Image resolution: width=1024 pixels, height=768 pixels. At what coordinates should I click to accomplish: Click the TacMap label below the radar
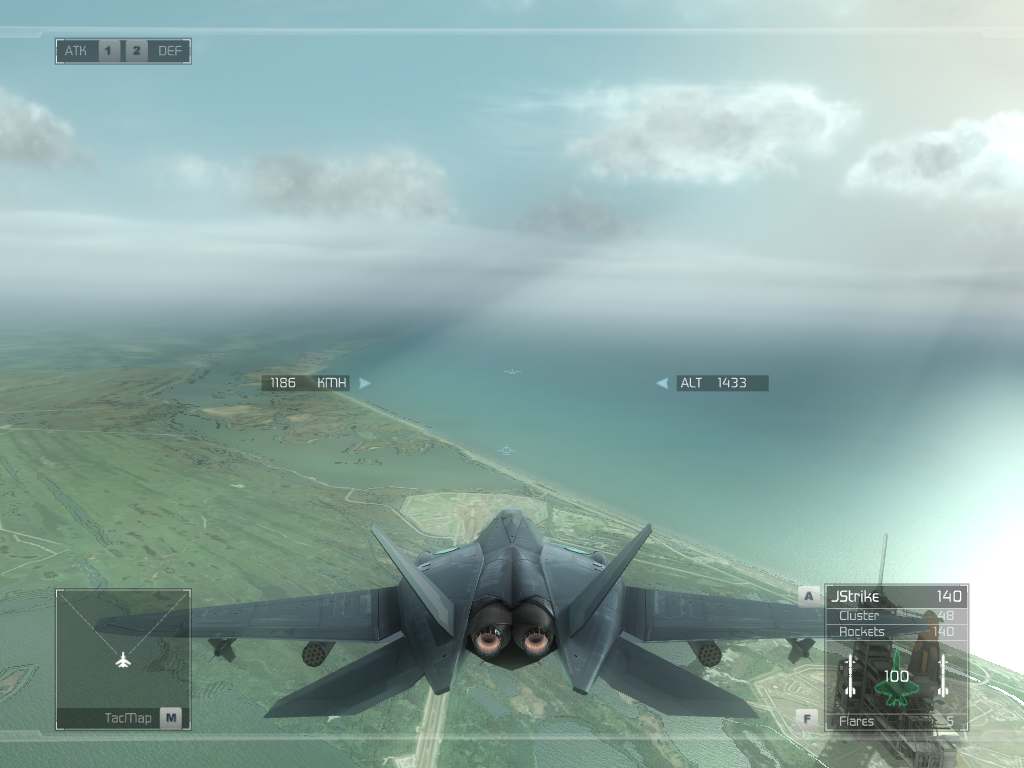pos(127,717)
